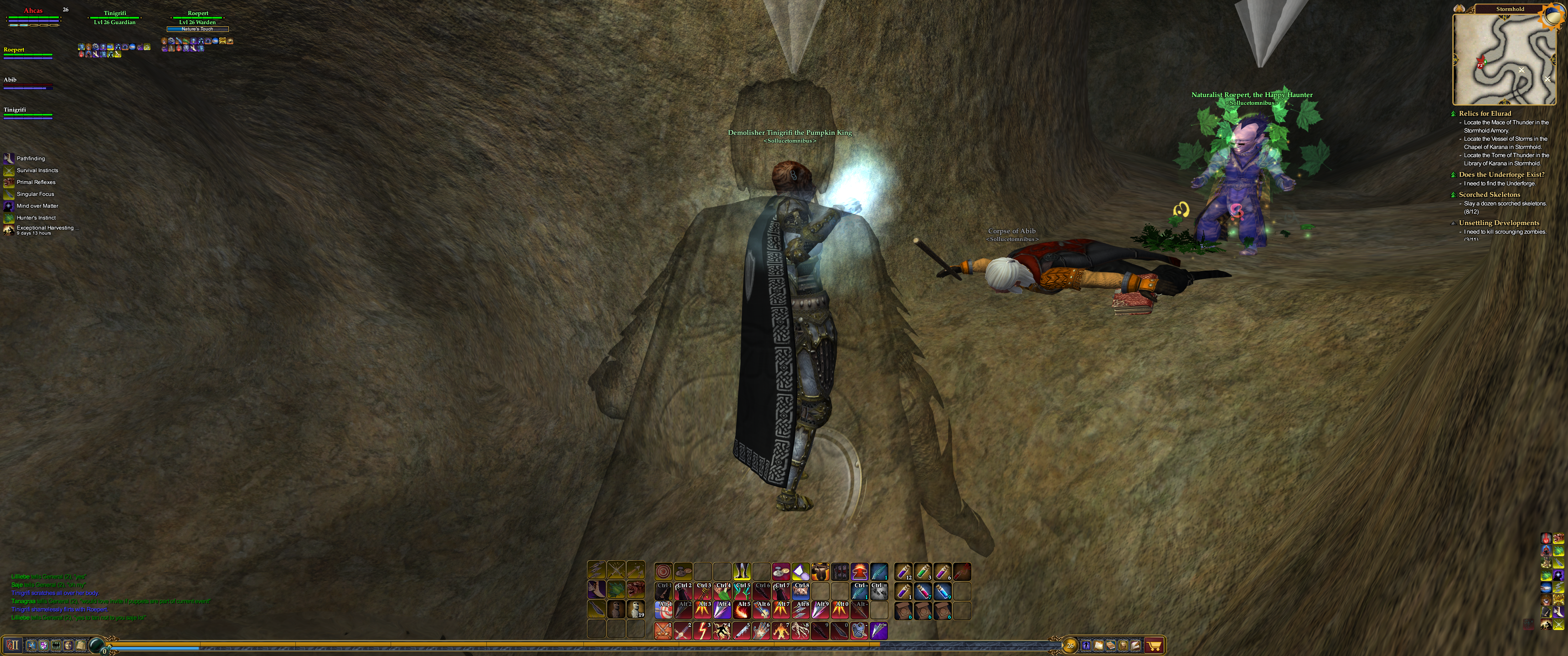Image resolution: width=1568 pixels, height=656 pixels.
Task: Select the Scorched Skeletons quest entry
Action: [1489, 195]
